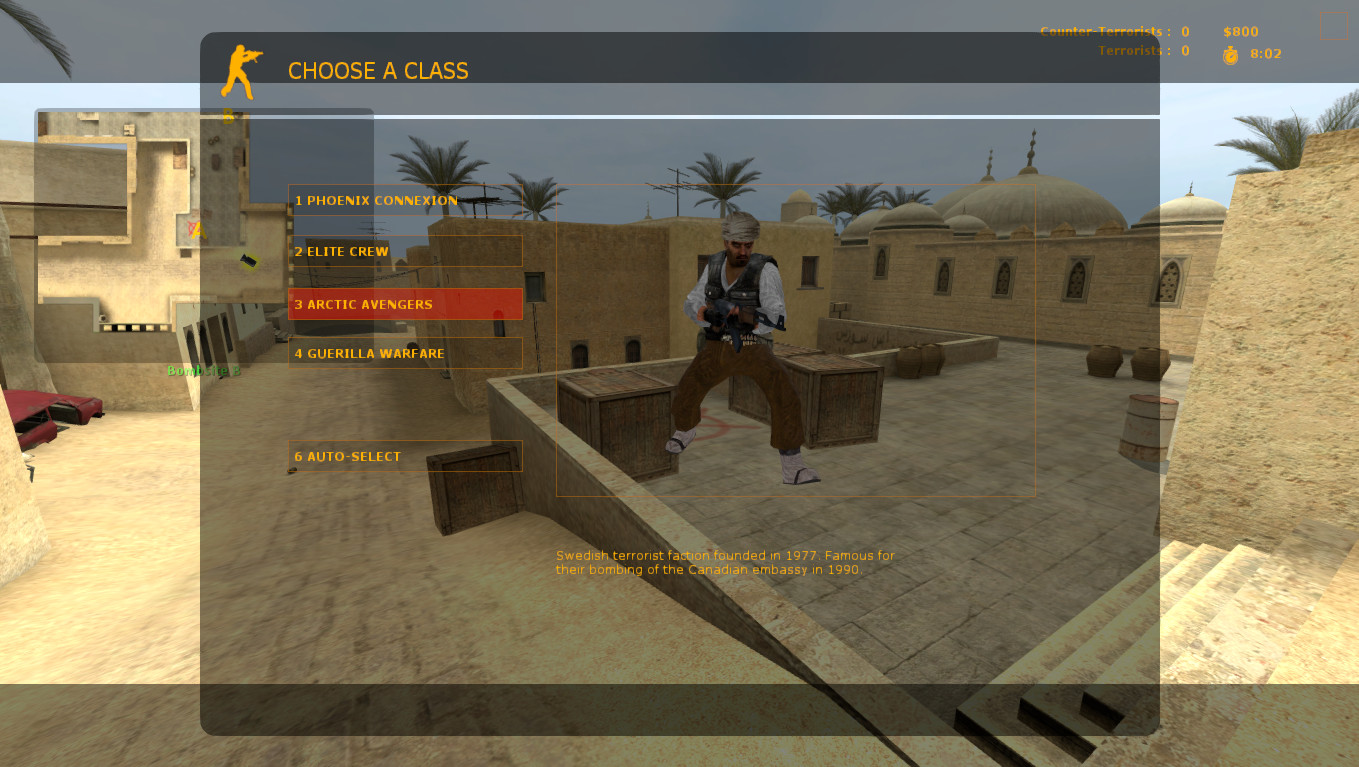Click the Arctic Avengers faction description text
Image resolution: width=1359 pixels, height=767 pixels.
(726, 564)
